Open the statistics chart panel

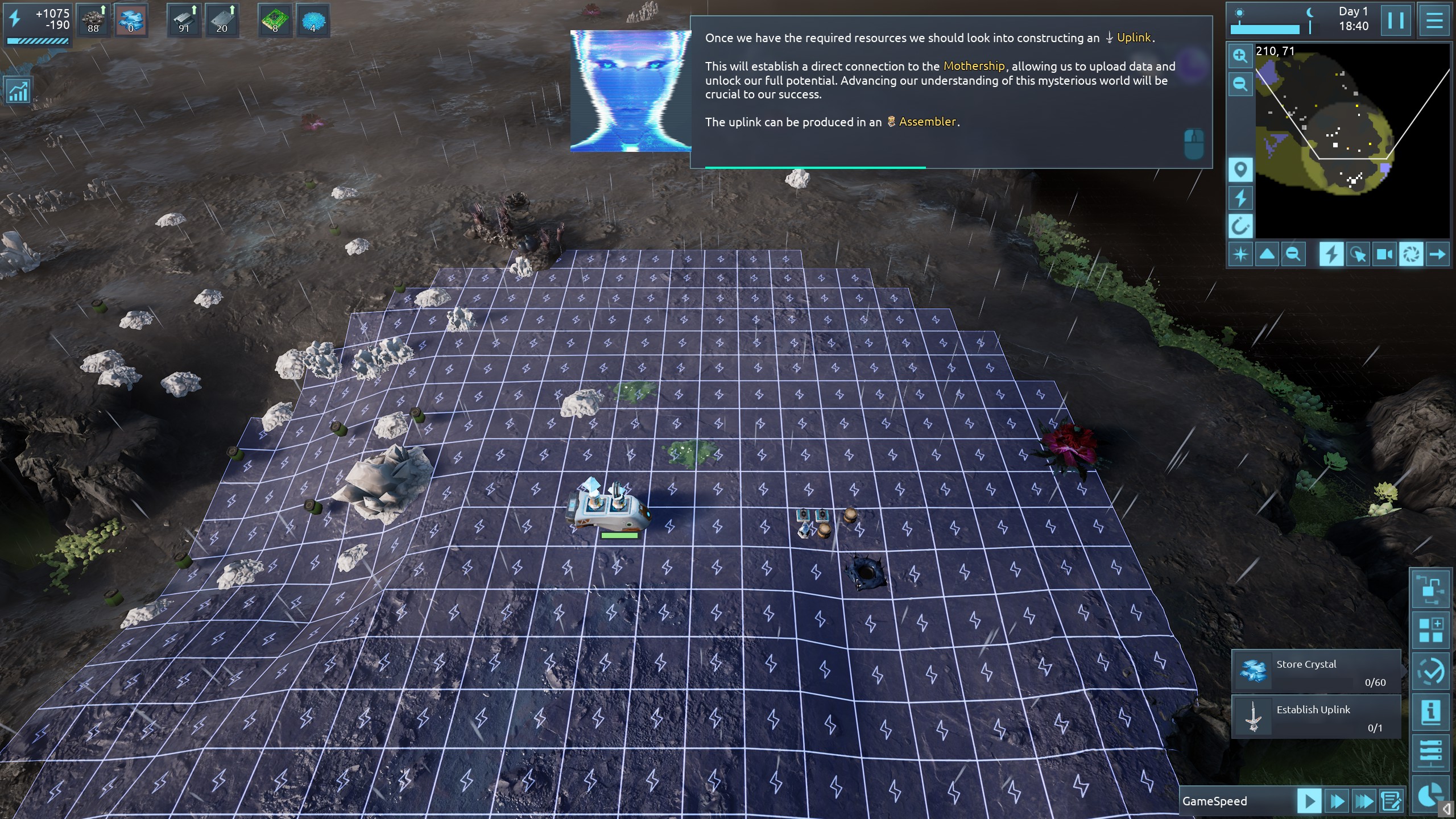click(x=18, y=91)
